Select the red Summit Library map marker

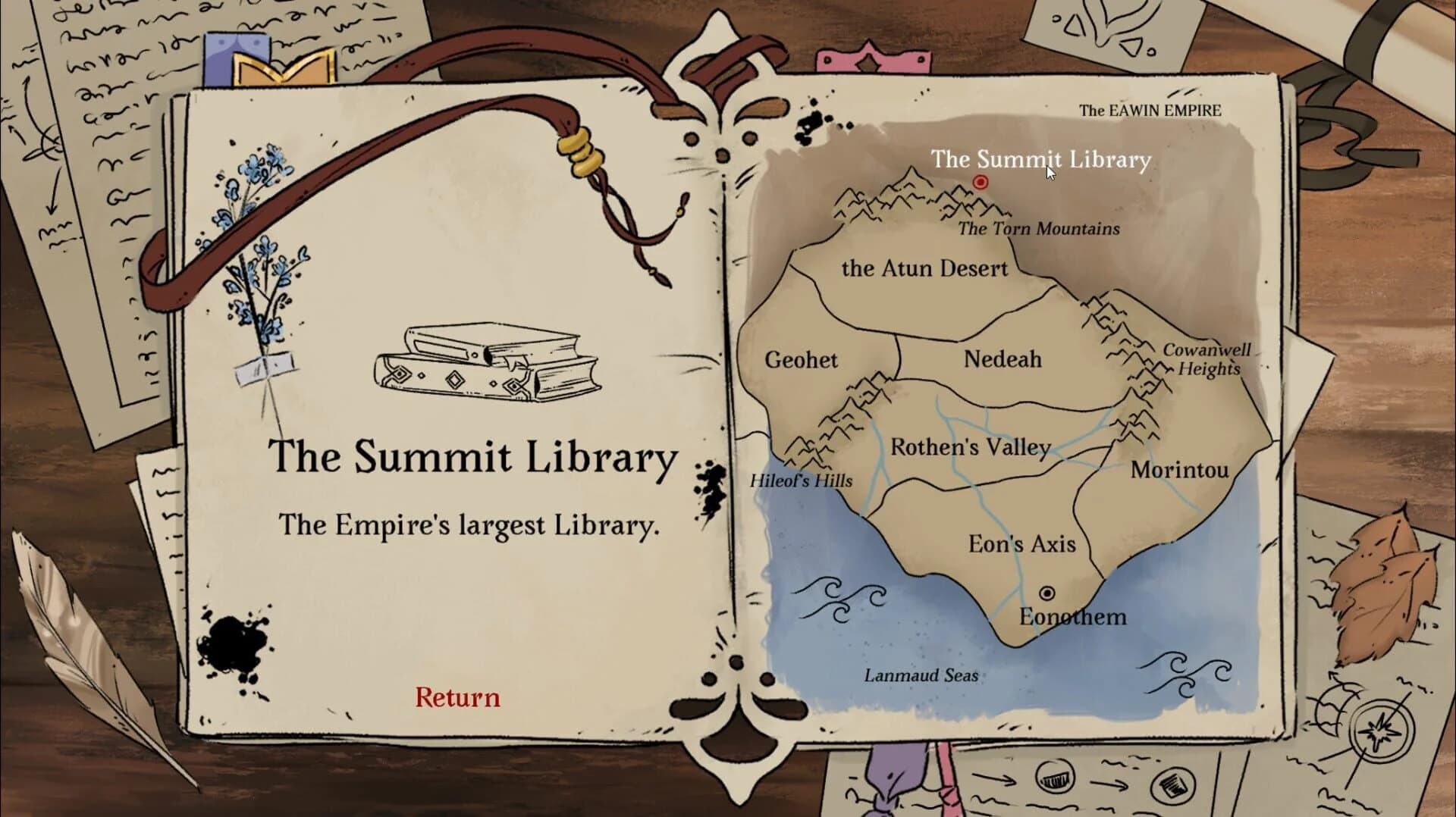pyautogui.click(x=979, y=180)
